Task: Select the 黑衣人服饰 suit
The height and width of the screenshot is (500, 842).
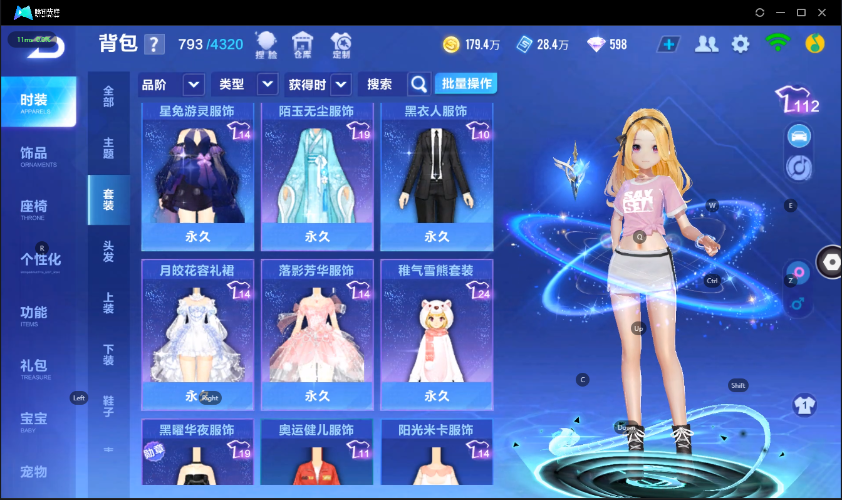Action: tap(437, 175)
